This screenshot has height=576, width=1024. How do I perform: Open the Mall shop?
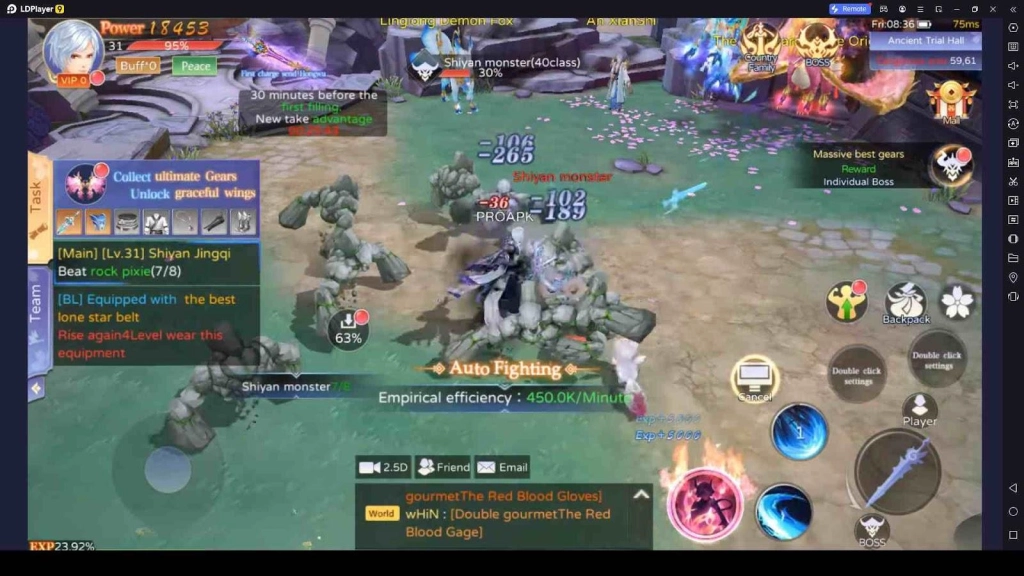(x=950, y=101)
